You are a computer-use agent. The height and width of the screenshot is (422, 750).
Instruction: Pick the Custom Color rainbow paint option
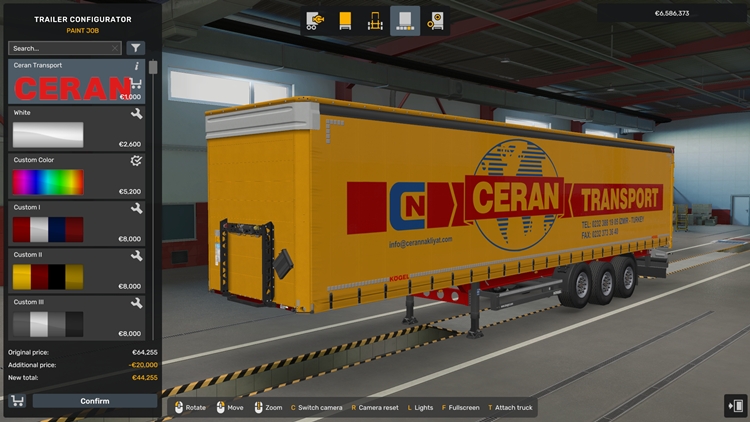coord(48,182)
